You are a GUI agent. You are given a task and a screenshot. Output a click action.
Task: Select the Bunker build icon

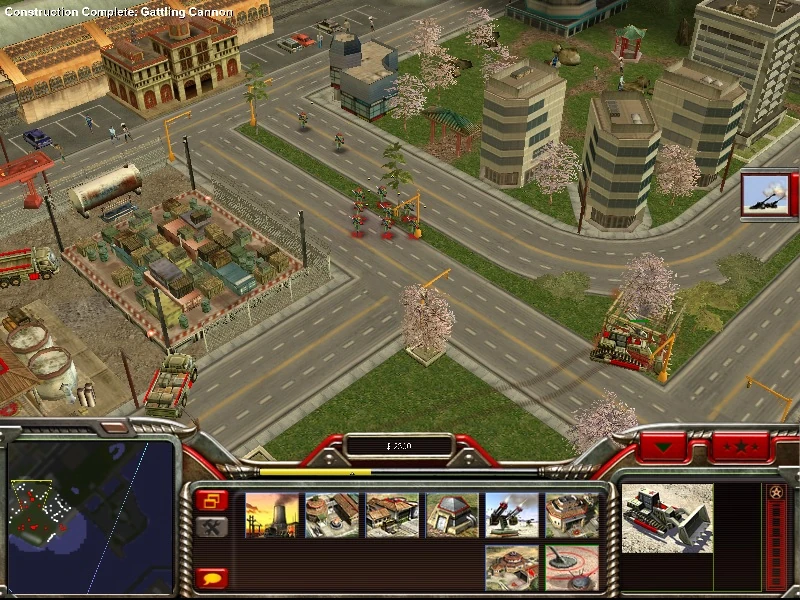[x=452, y=515]
